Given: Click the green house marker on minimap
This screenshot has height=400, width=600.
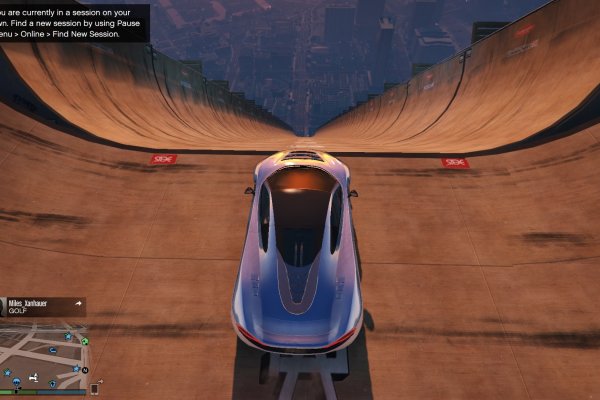Looking at the screenshot, I should (x=85, y=341).
